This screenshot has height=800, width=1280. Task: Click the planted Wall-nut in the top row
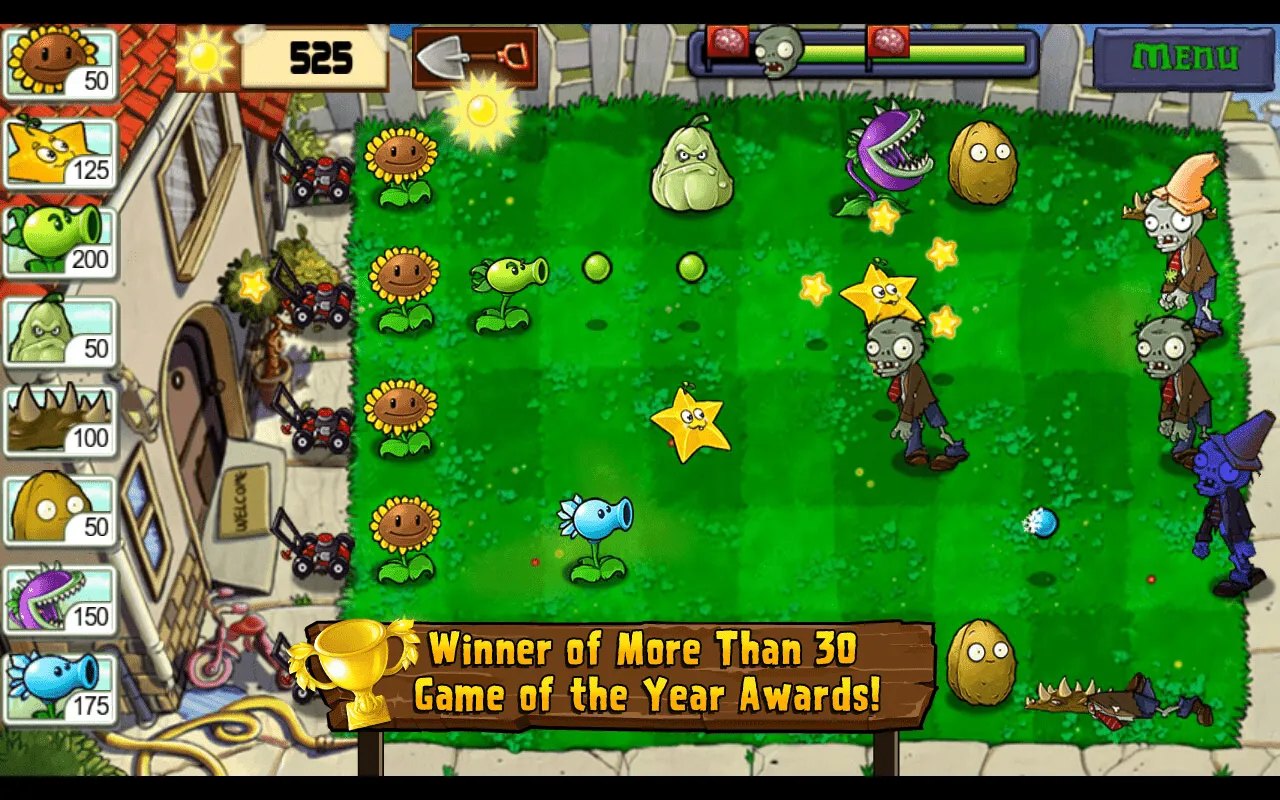pos(984,165)
